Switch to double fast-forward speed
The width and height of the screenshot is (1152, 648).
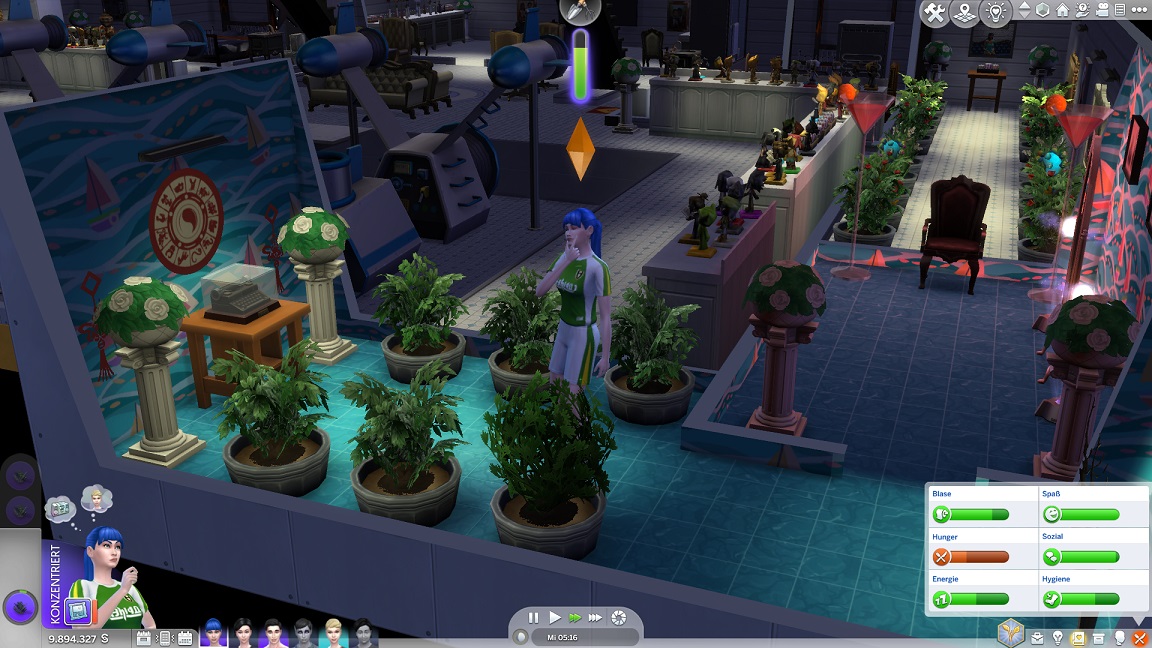tap(575, 618)
